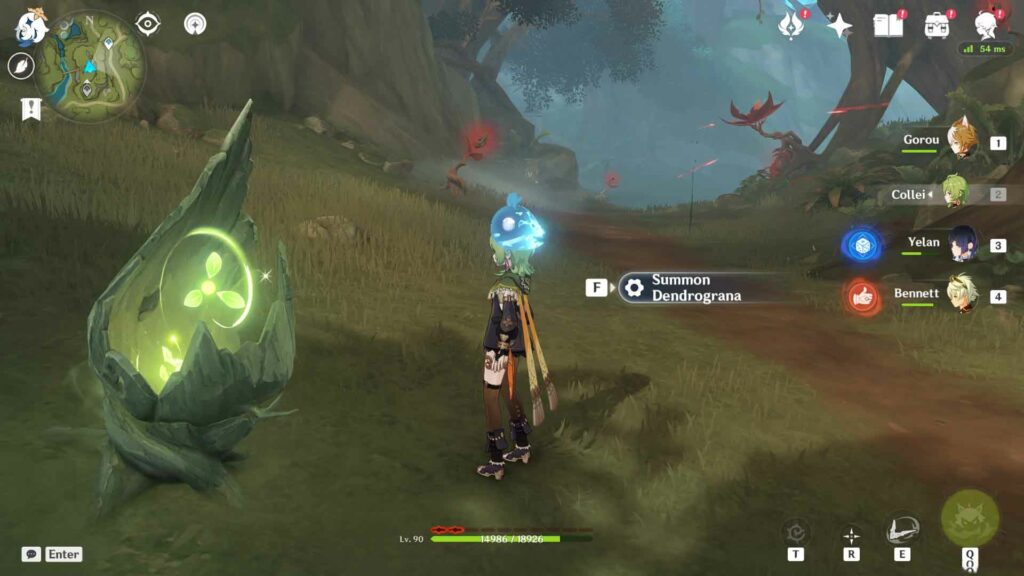Open the chat box speech bubble
Image resolution: width=1024 pixels, height=576 pixels.
click(31, 554)
